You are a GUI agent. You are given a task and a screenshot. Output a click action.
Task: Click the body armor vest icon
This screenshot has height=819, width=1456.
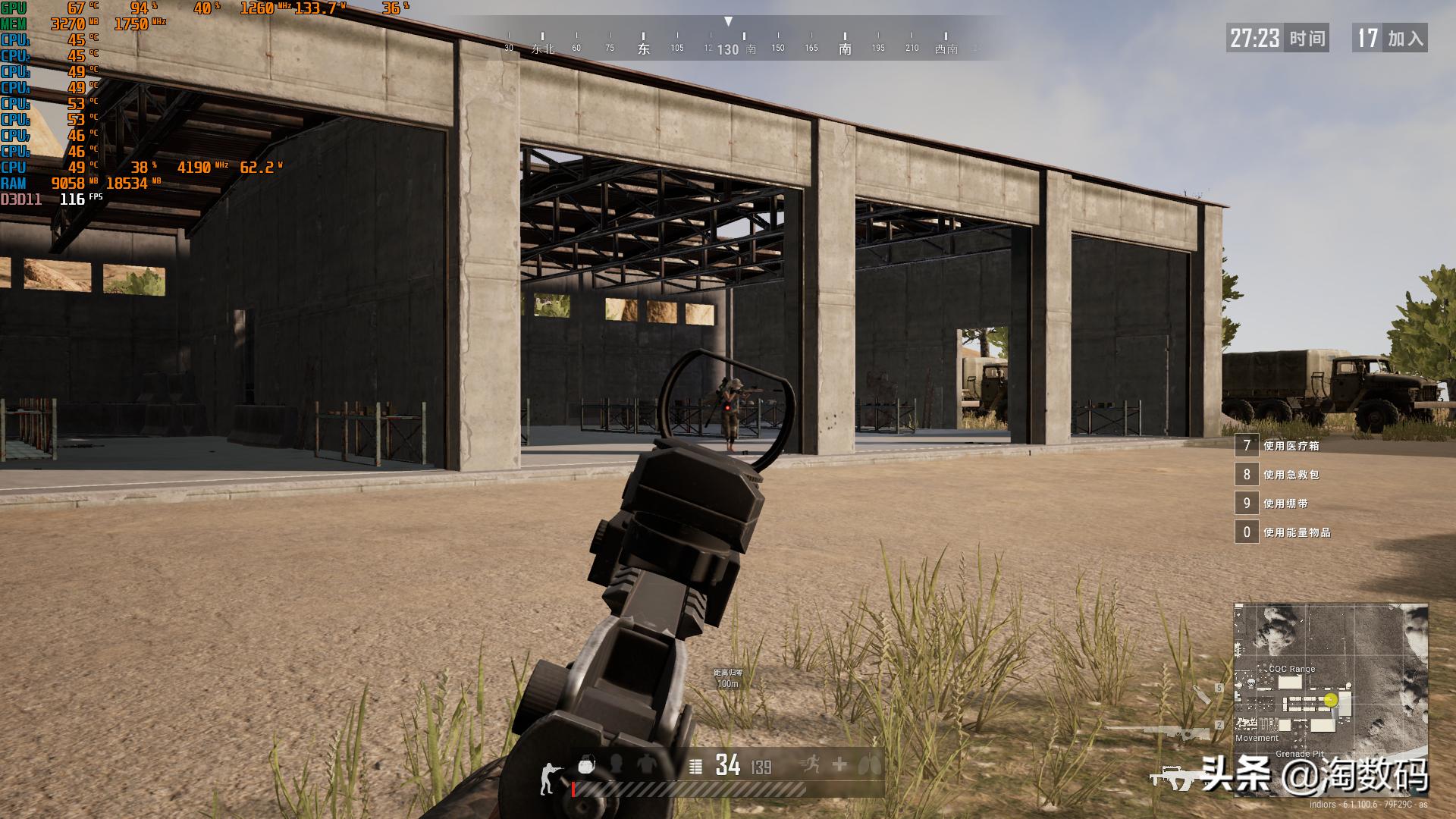[x=646, y=764]
